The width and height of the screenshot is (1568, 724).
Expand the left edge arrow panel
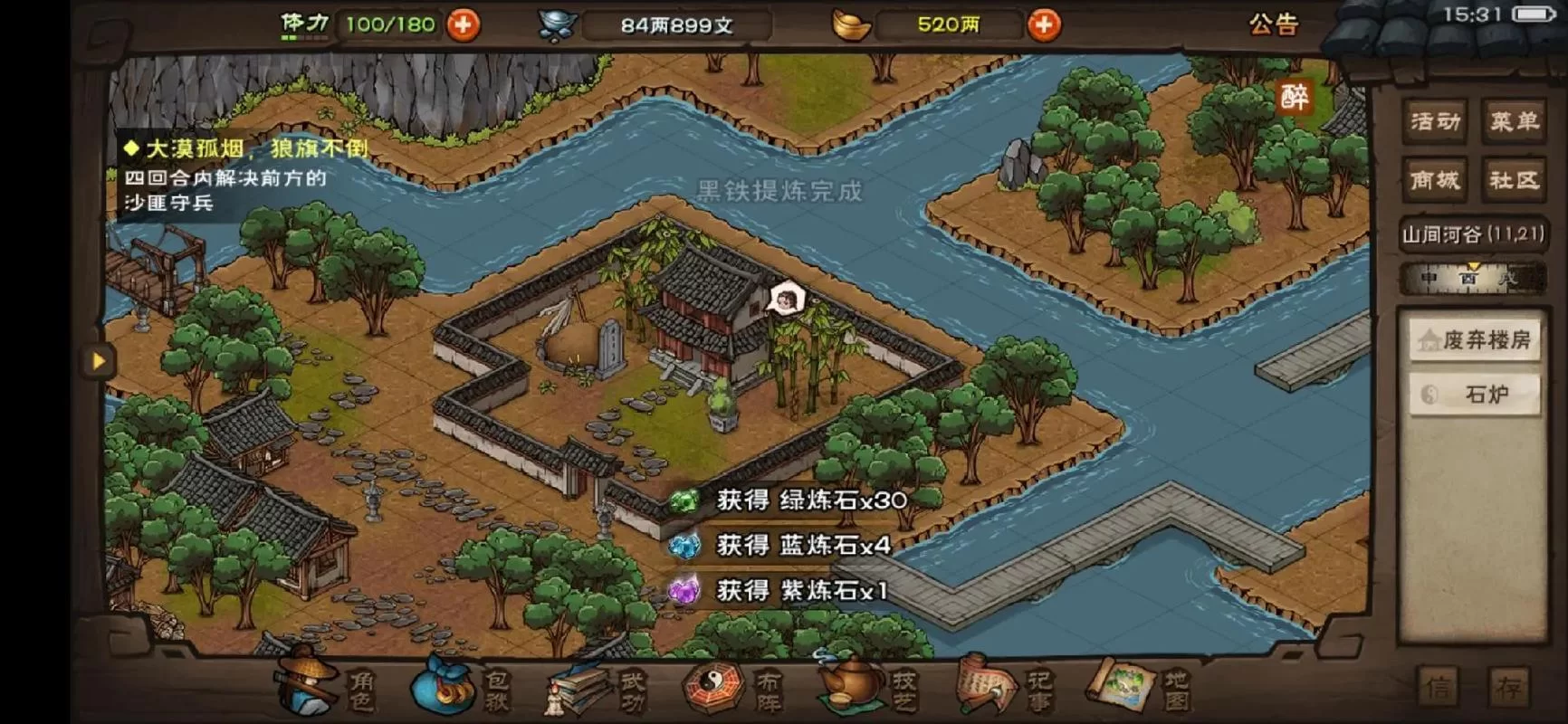click(x=97, y=361)
